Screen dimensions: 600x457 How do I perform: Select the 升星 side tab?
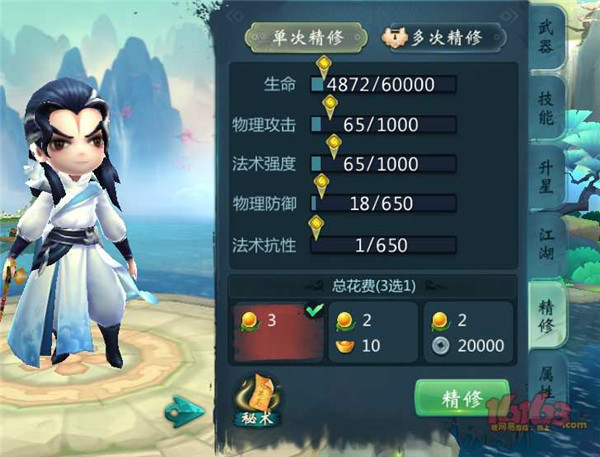(x=546, y=179)
